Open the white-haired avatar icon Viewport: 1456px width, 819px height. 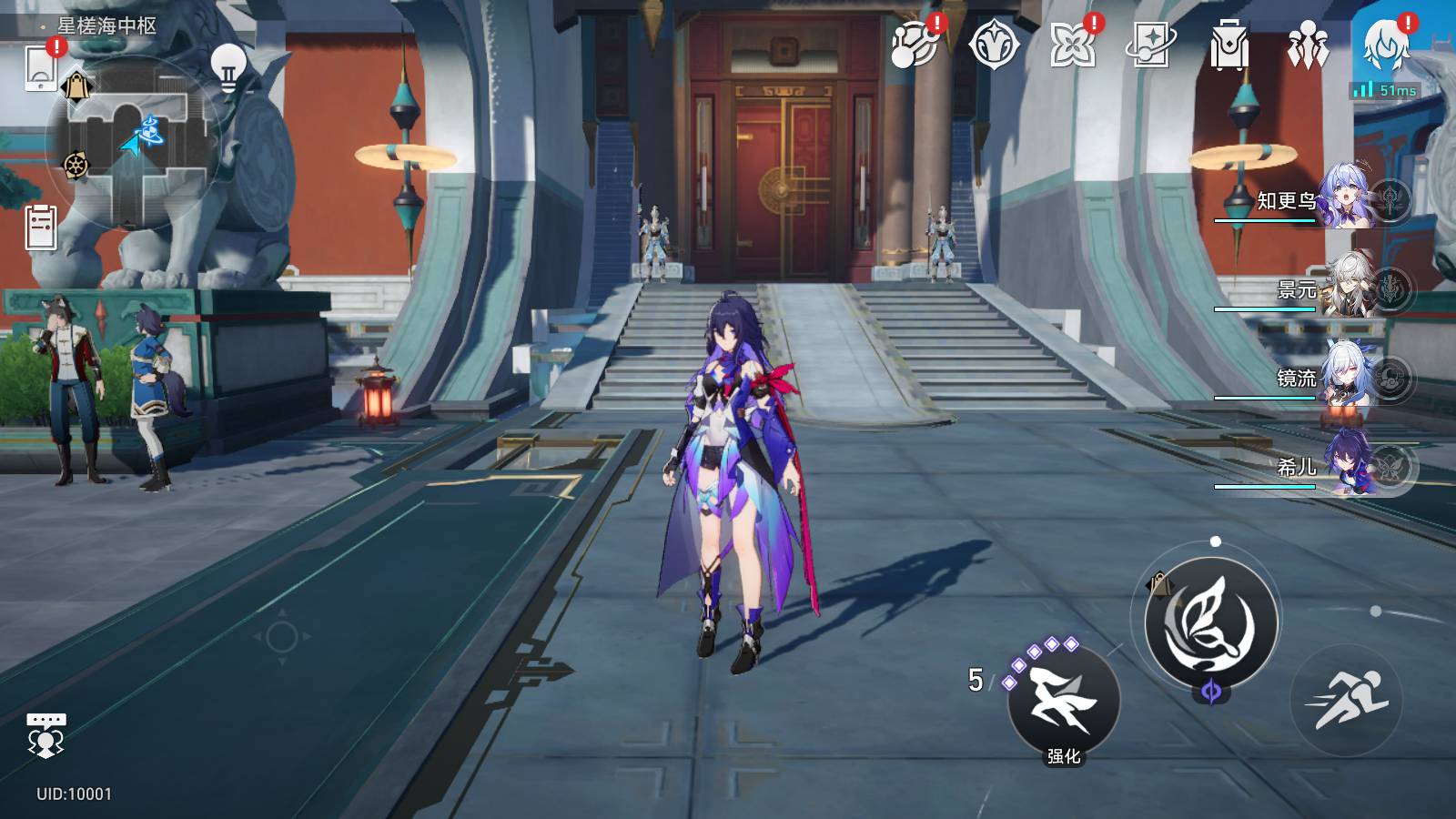click(x=1387, y=44)
